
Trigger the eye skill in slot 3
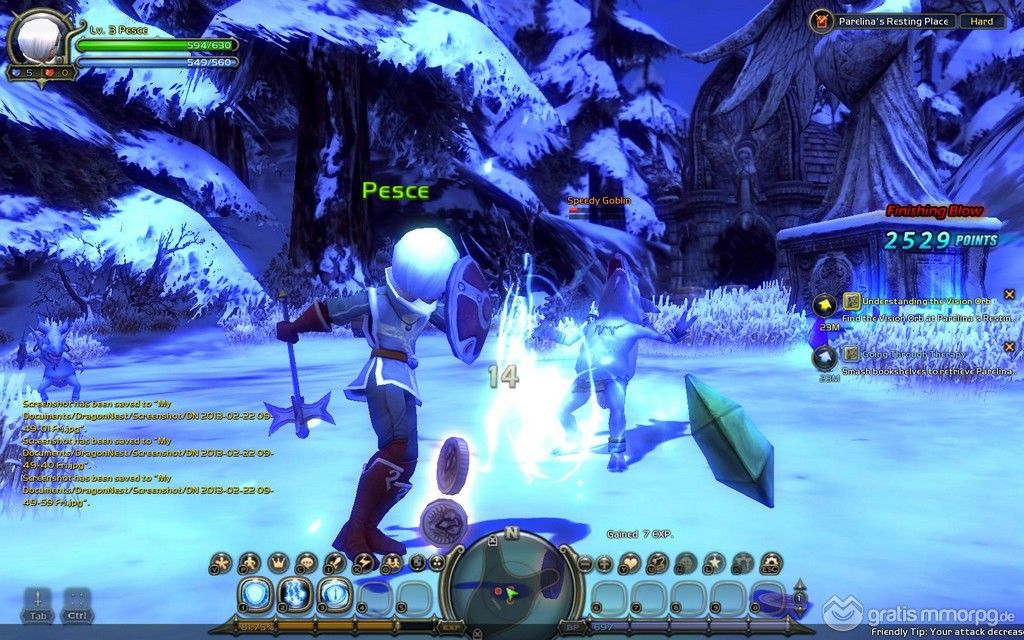tap(334, 595)
